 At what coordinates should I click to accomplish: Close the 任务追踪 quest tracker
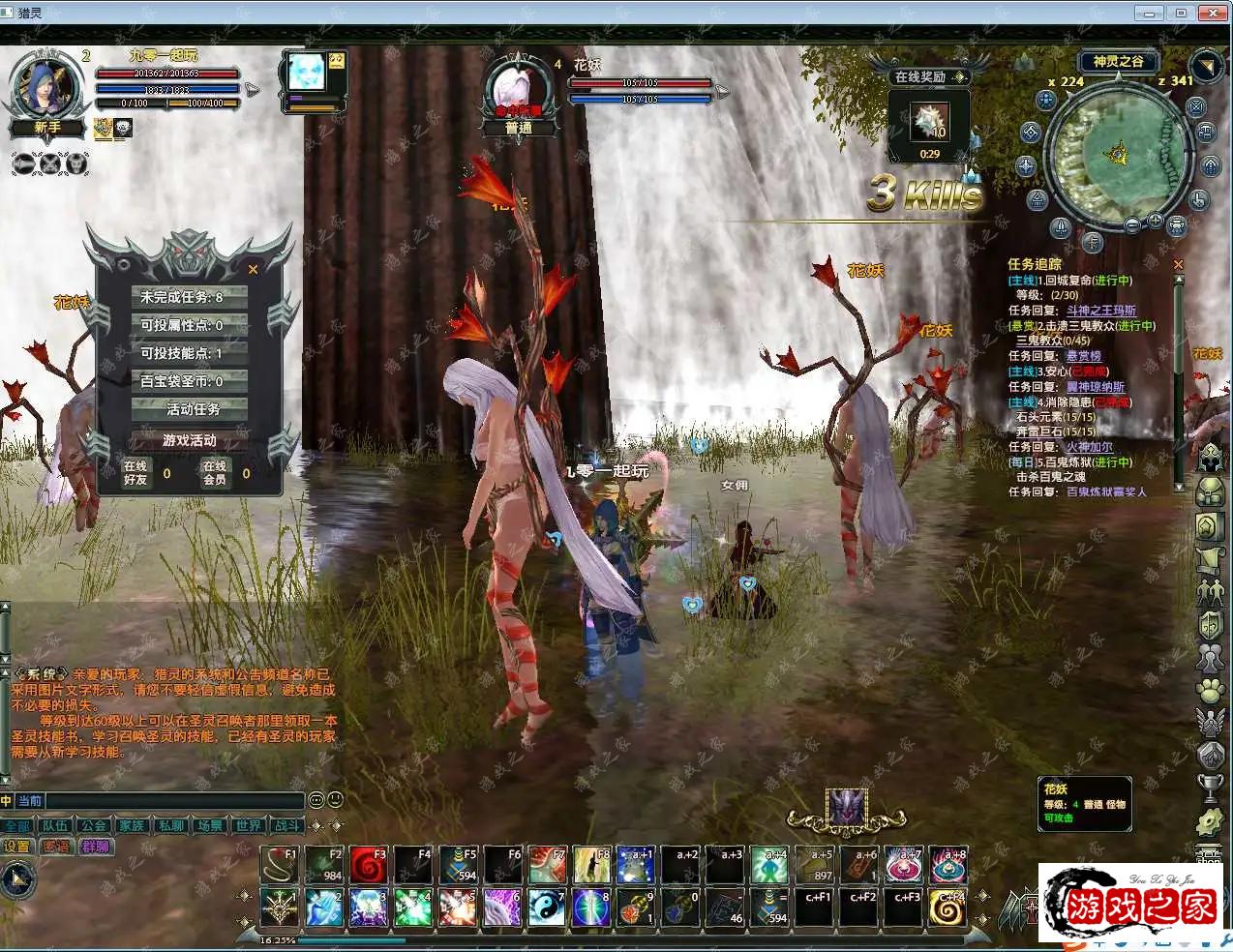coord(1178,264)
